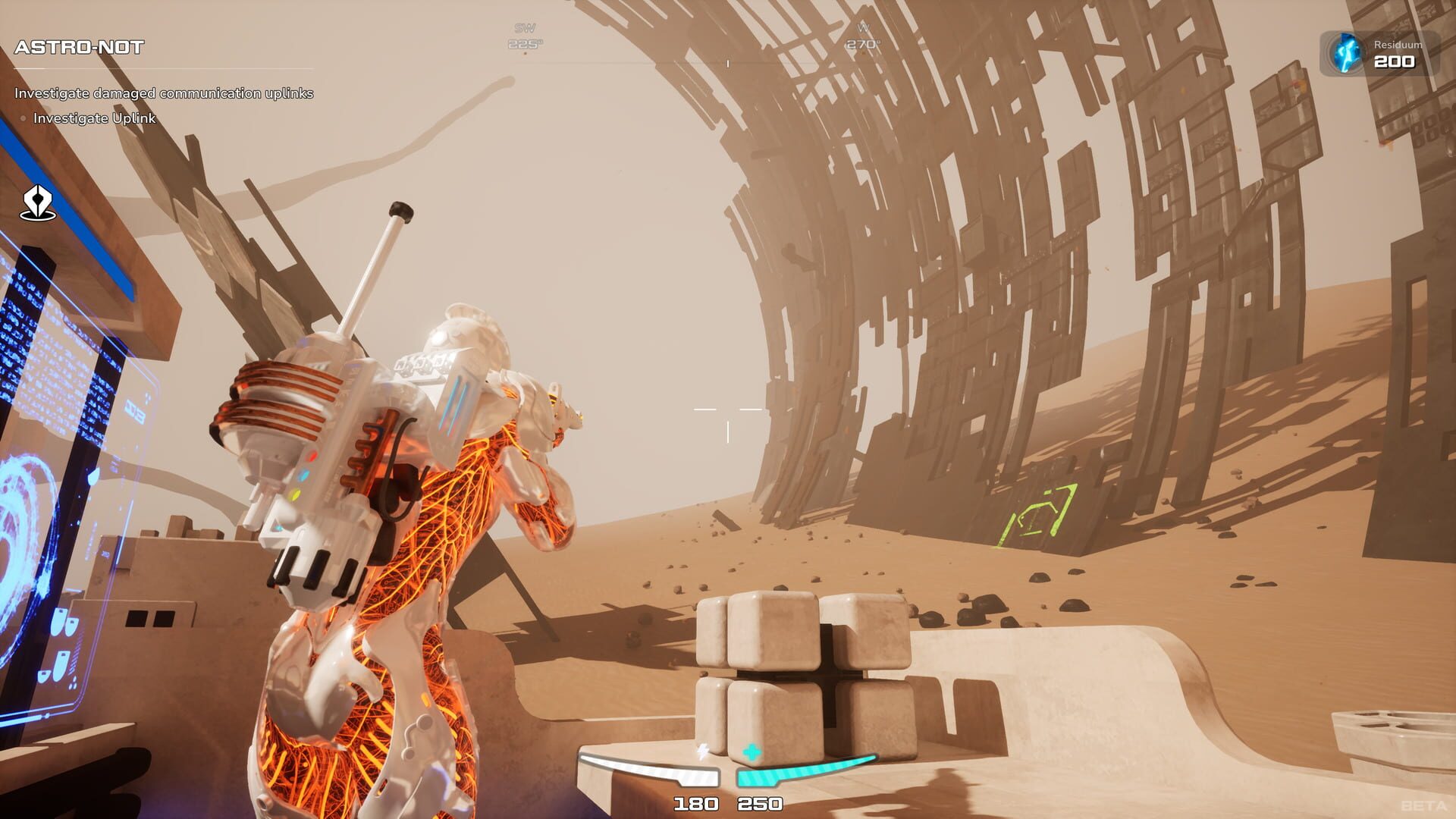Click the teal health cross icon
This screenshot has width=1456, height=819.
(x=752, y=750)
